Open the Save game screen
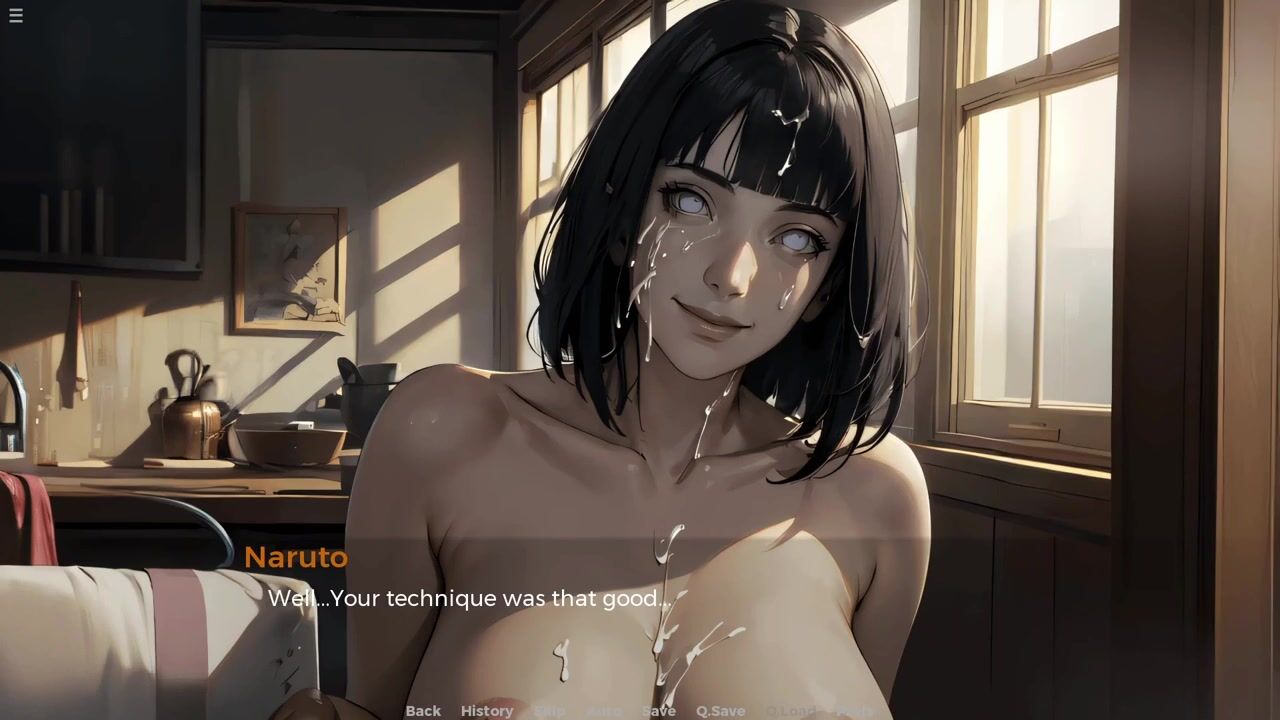Viewport: 1280px width, 720px height. click(658, 711)
